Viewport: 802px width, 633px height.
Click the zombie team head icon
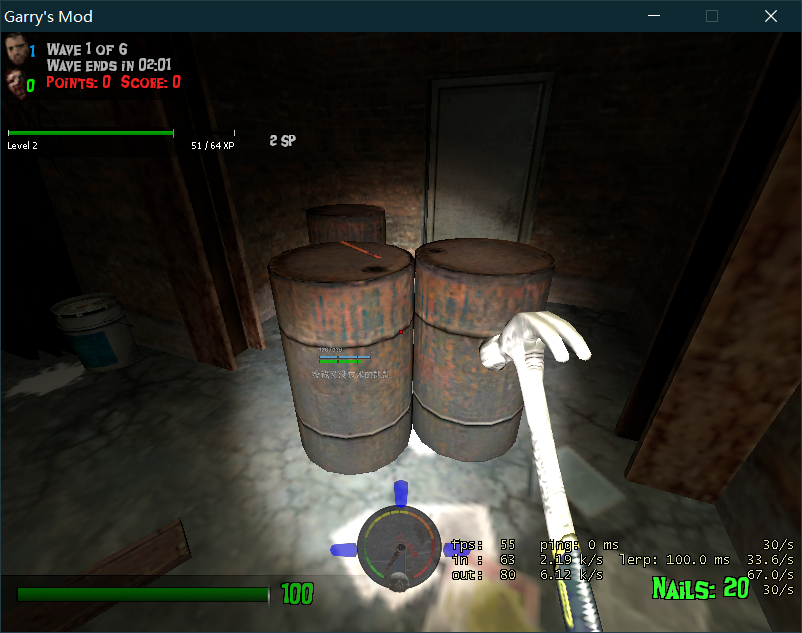point(14,82)
